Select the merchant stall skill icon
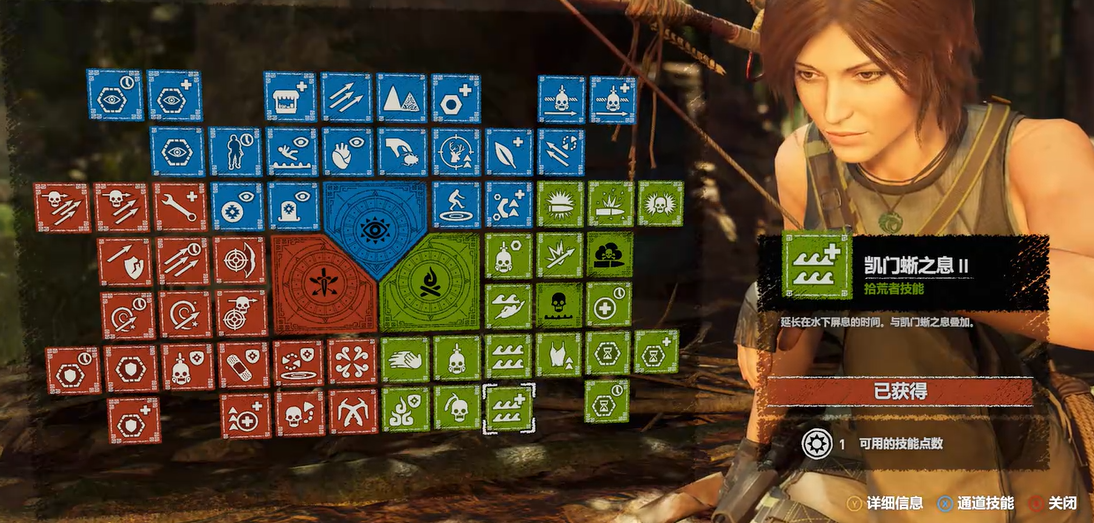 [290, 97]
